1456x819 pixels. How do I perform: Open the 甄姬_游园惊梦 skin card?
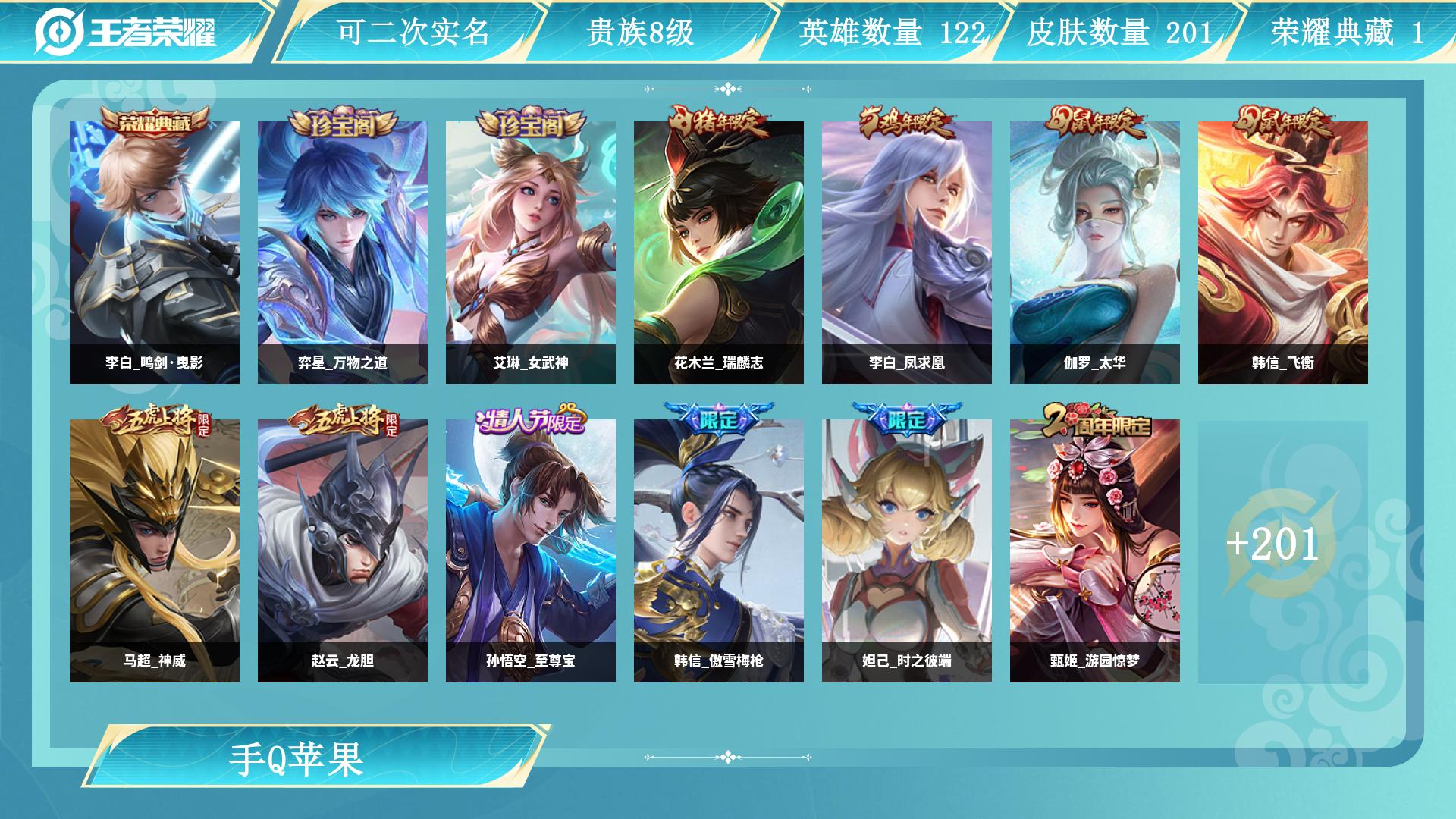tap(1095, 551)
